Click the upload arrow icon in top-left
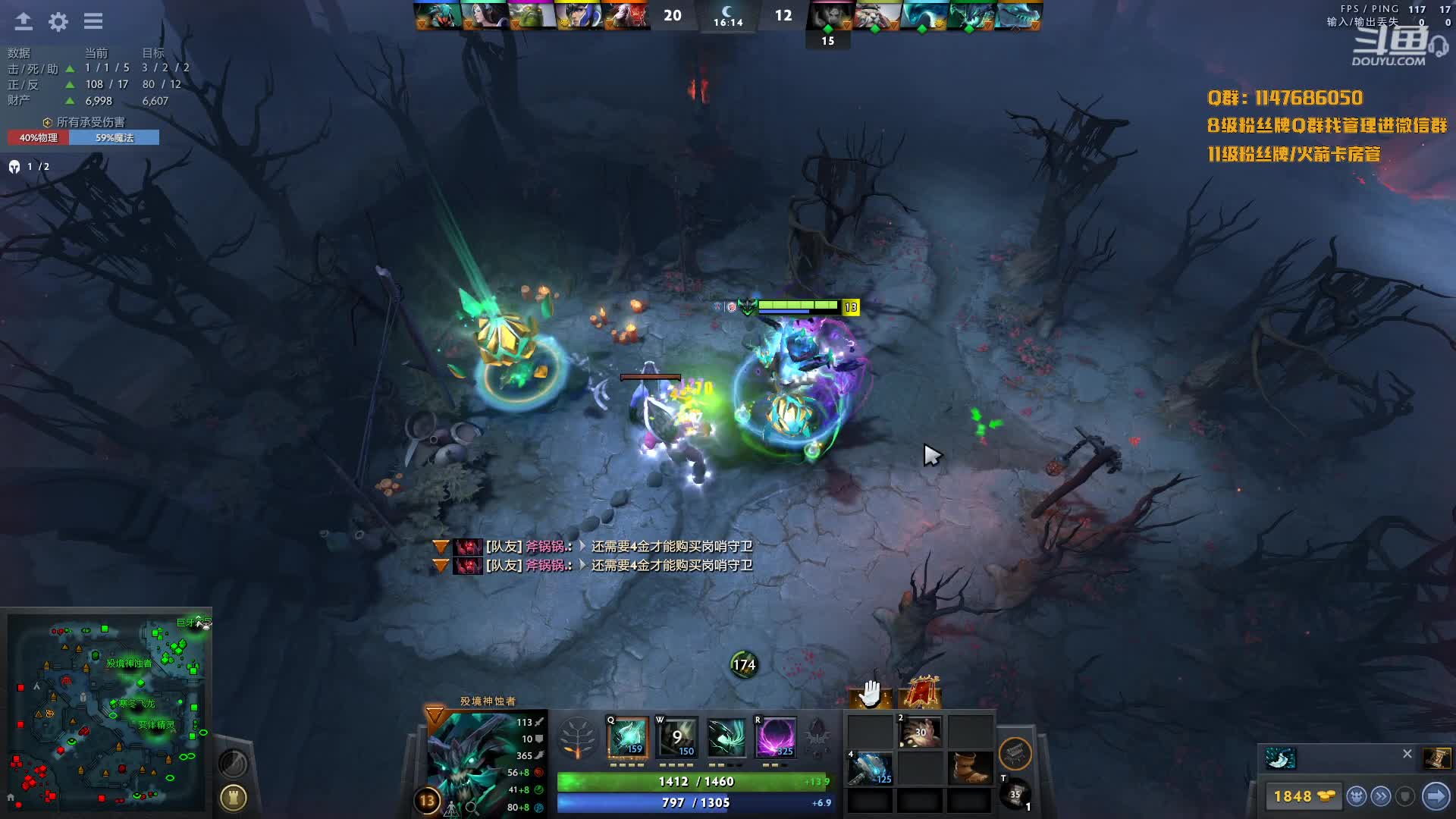Viewport: 1456px width, 819px height. click(x=24, y=21)
